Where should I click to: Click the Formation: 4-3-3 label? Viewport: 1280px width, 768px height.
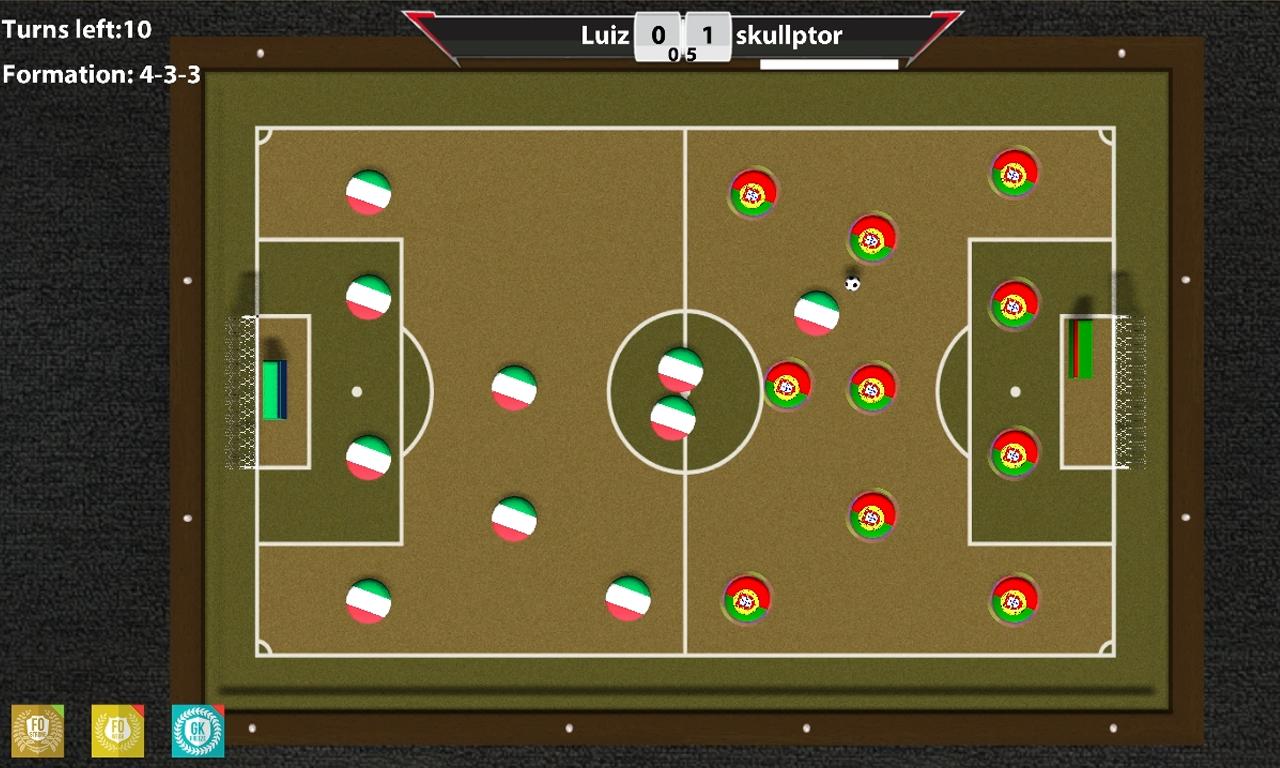click(x=100, y=72)
